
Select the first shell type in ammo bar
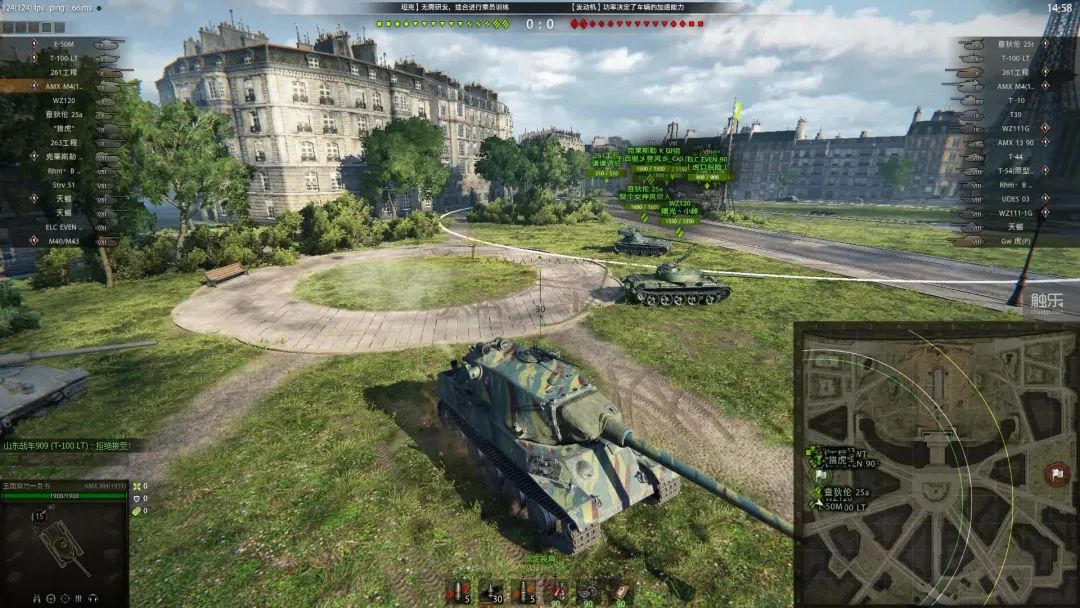458,591
